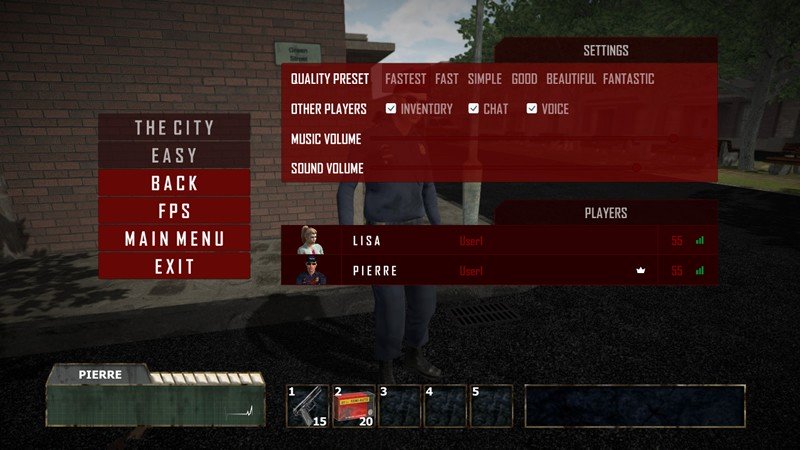This screenshot has height=450, width=800.
Task: Select Pierre's row in the players list
Action: (499, 270)
